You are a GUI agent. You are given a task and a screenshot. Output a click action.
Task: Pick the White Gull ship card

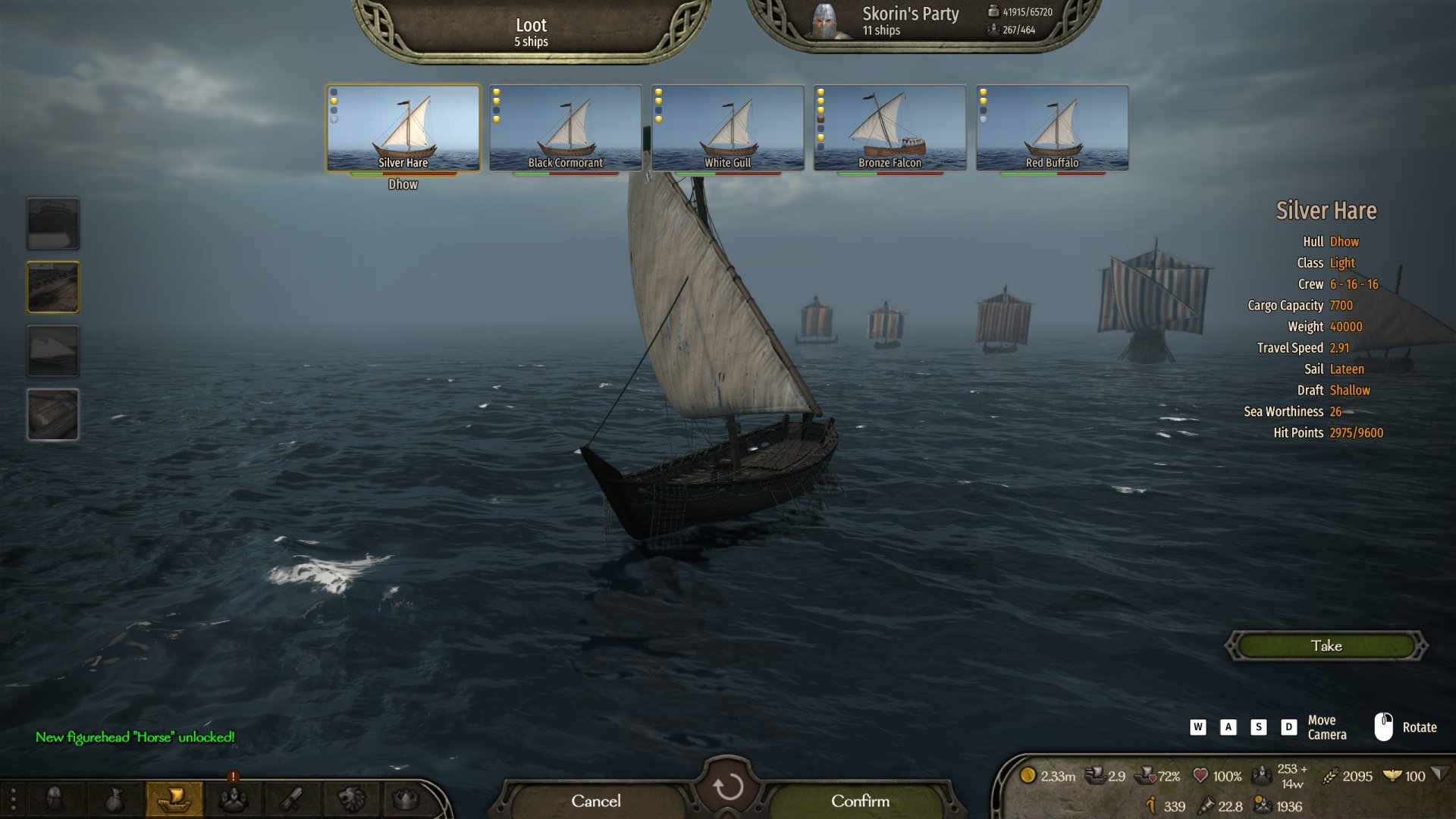click(x=727, y=127)
